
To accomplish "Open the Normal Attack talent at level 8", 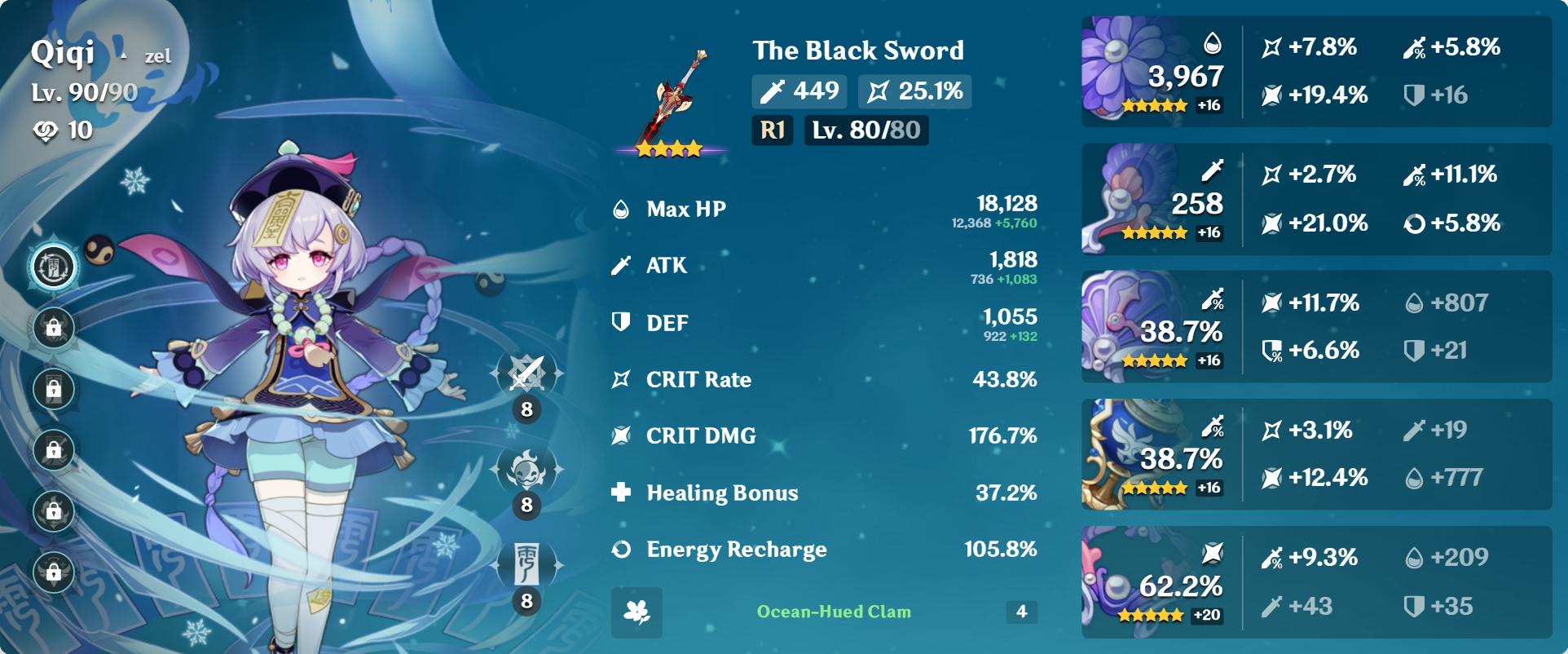I will (526, 375).
